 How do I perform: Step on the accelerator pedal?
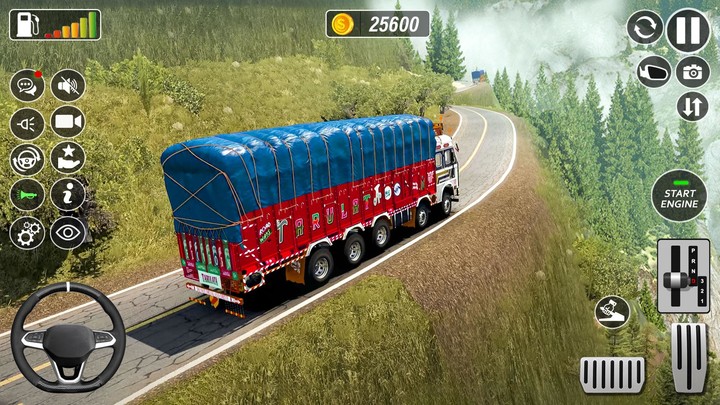[x=688, y=356]
